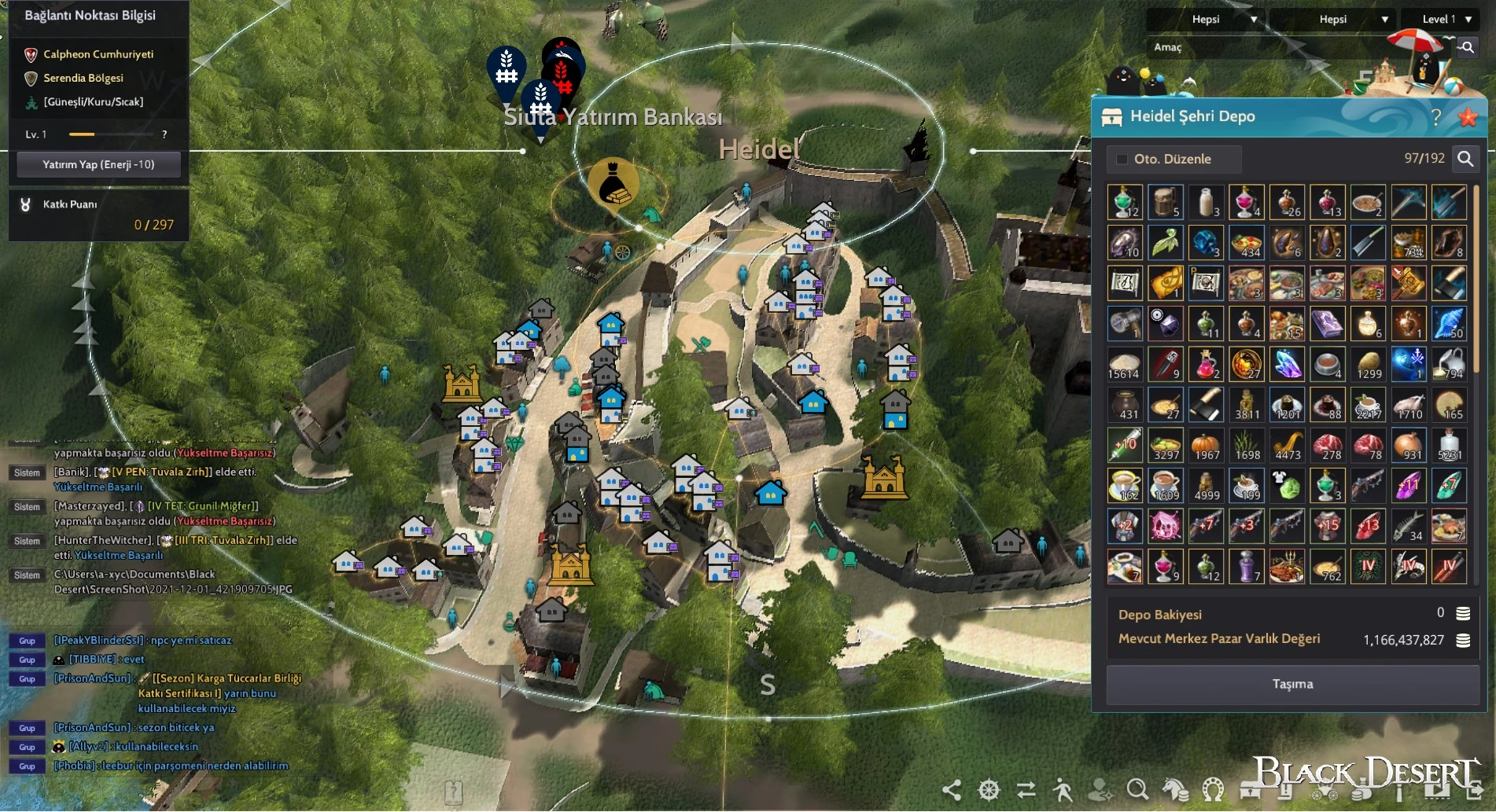Click the Taşıma button in the storage panel

point(1292,684)
